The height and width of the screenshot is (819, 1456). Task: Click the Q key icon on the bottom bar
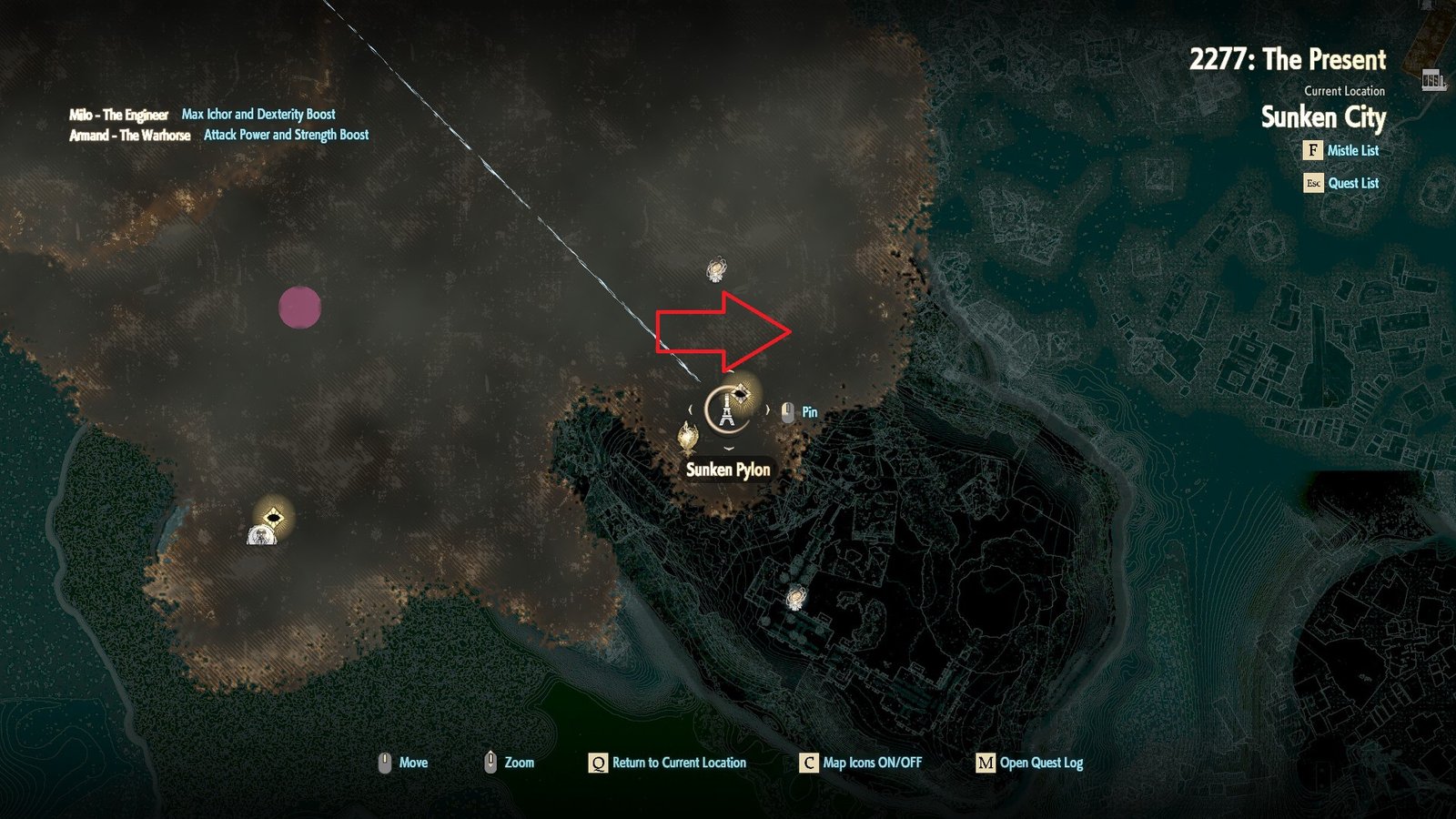point(599,763)
